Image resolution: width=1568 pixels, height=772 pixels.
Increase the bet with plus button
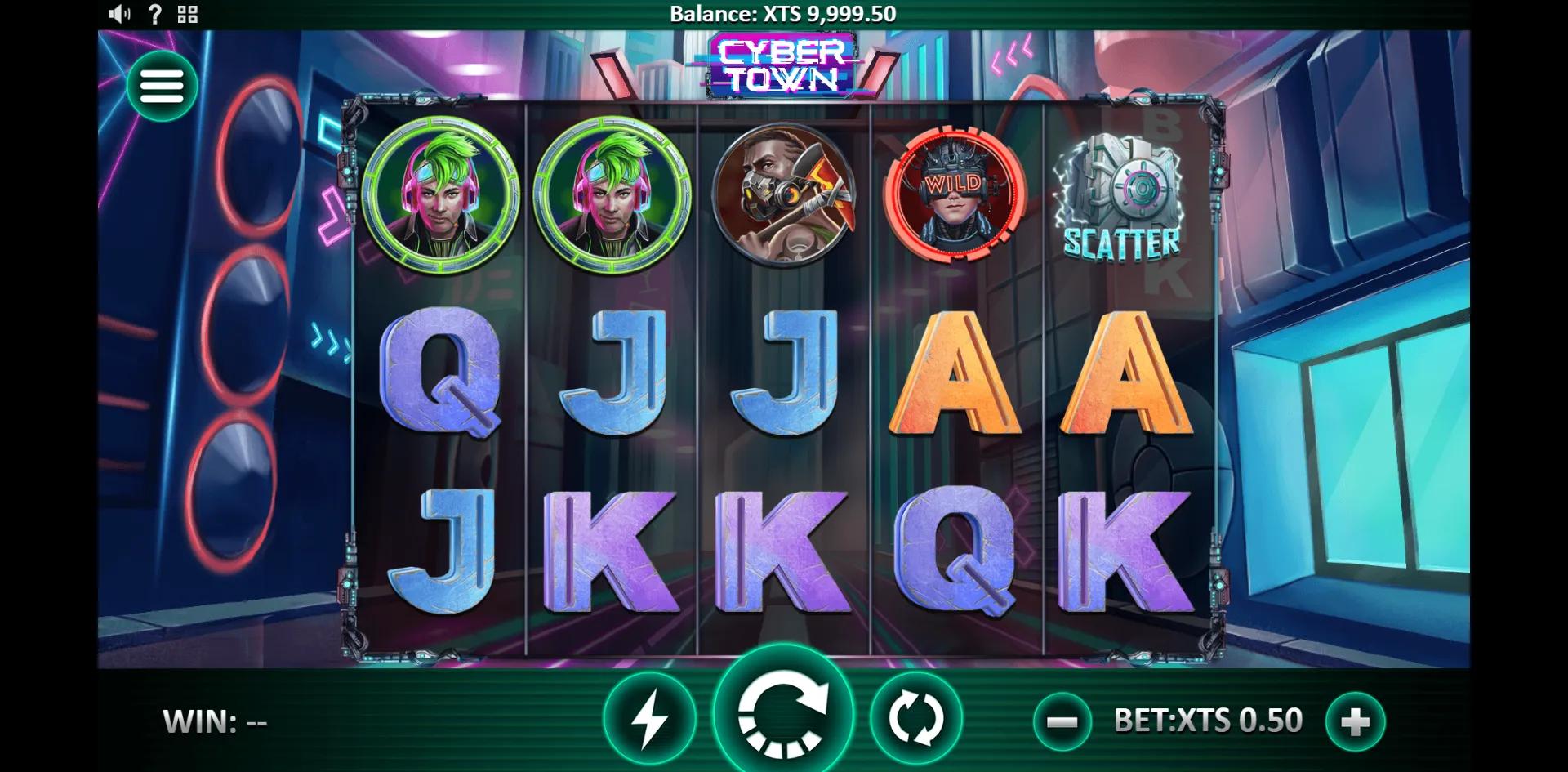coord(1356,721)
